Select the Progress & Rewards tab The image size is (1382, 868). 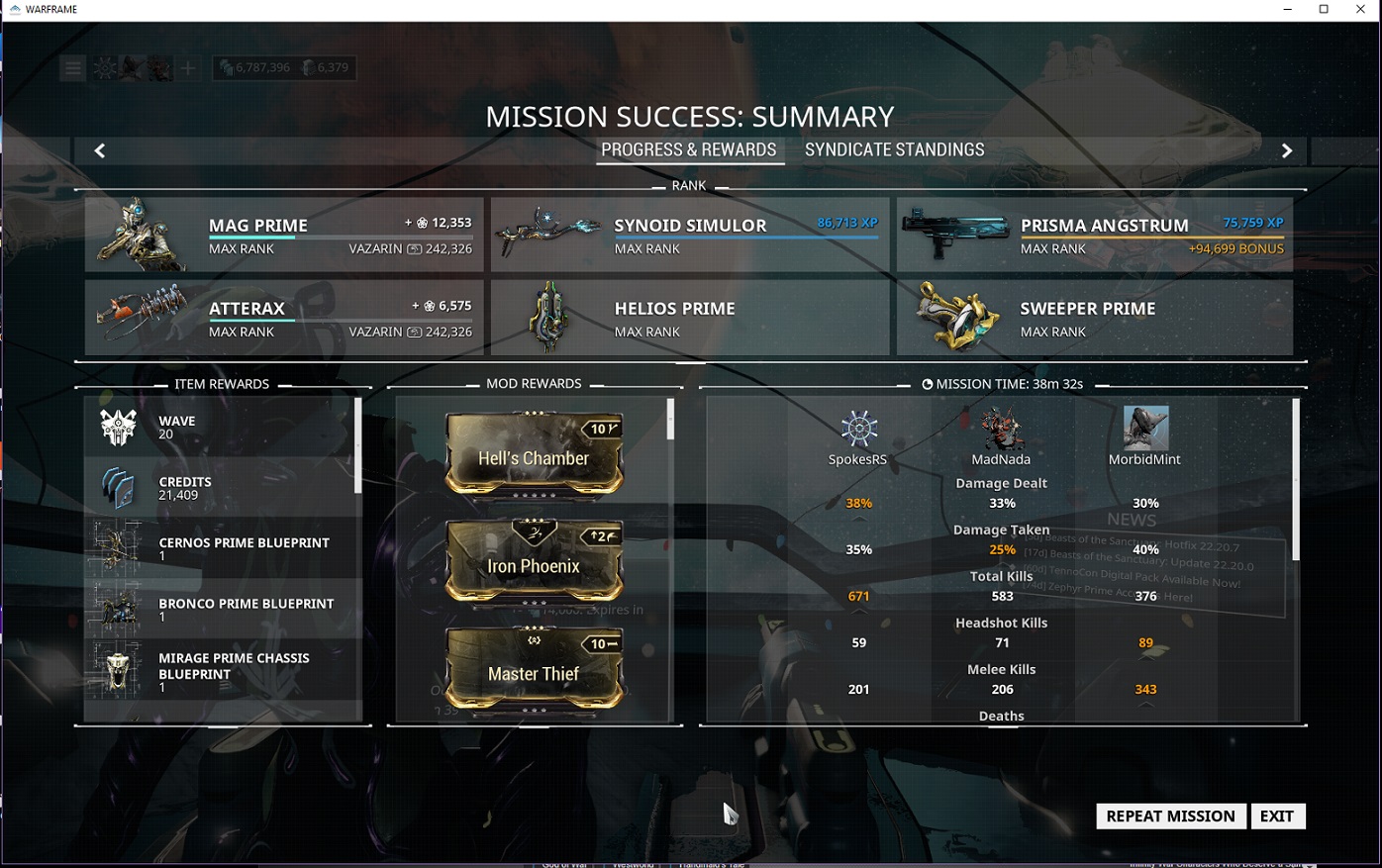(x=689, y=150)
